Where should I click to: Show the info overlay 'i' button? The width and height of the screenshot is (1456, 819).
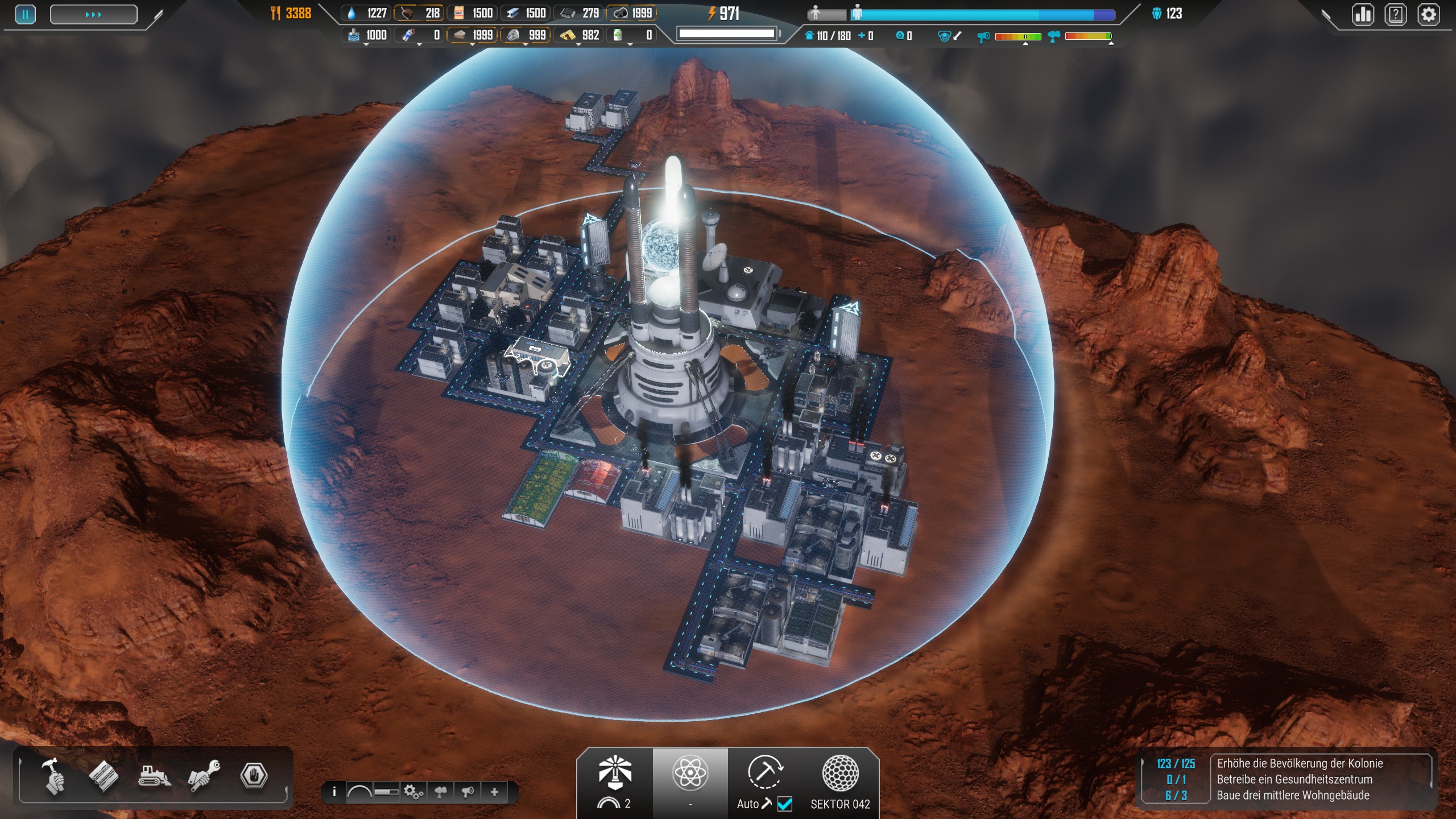tap(334, 792)
